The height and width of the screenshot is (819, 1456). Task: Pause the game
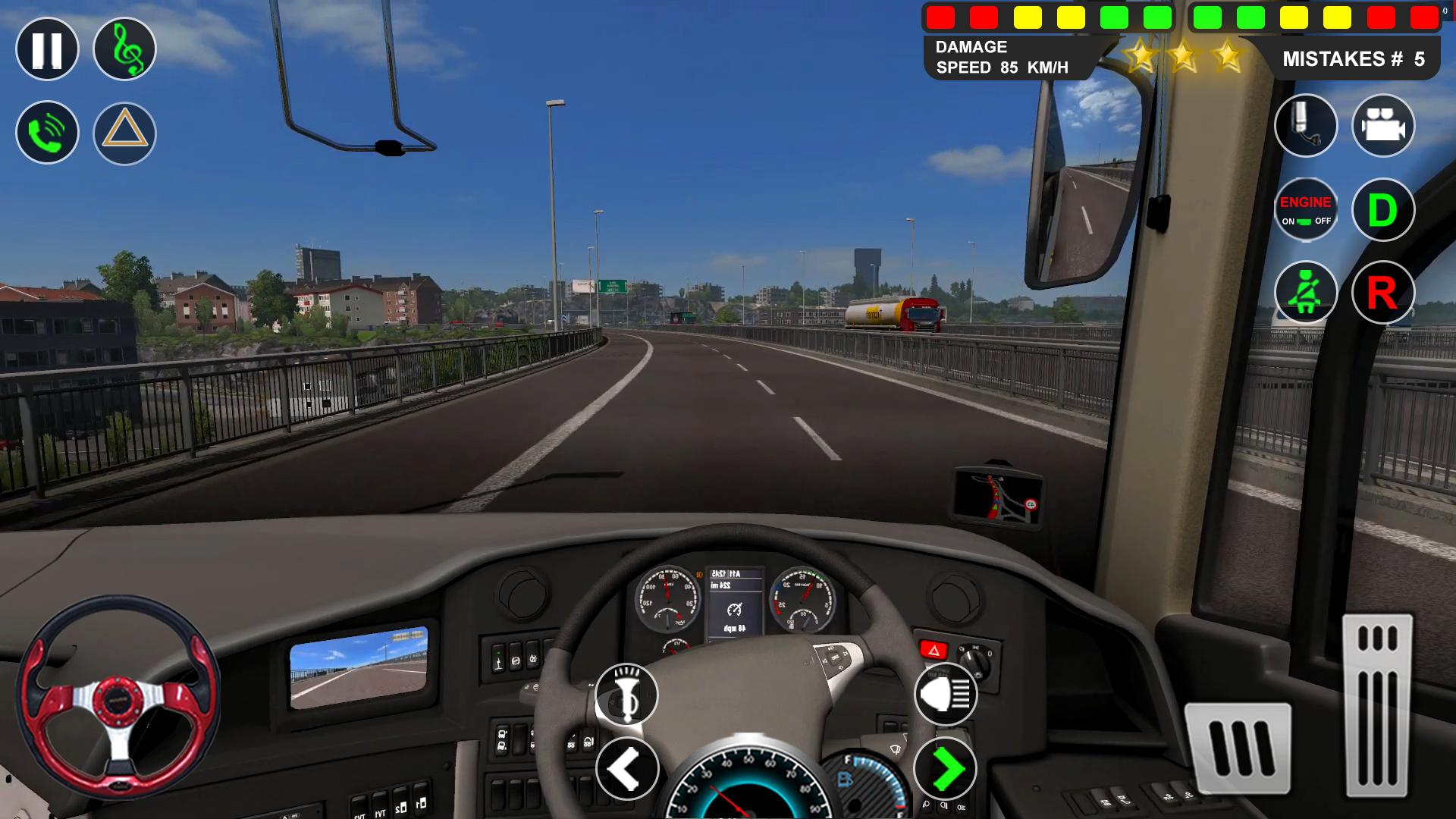(47, 49)
